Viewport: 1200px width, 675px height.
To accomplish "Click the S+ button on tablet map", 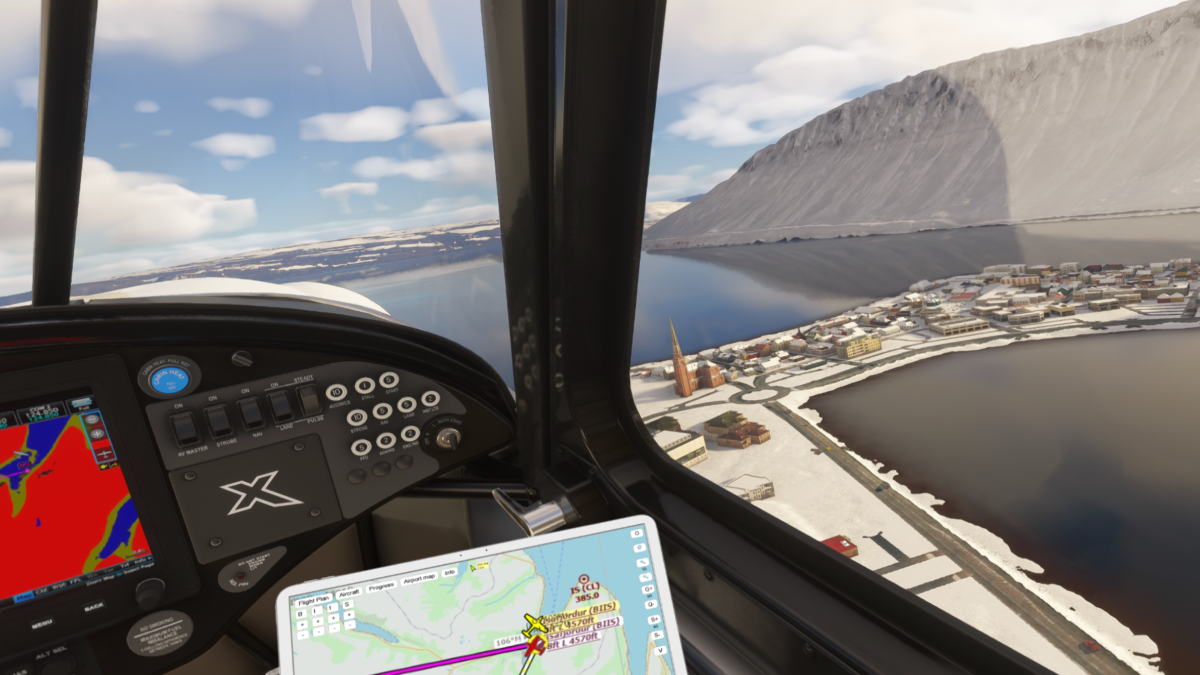I will pyautogui.click(x=655, y=620).
